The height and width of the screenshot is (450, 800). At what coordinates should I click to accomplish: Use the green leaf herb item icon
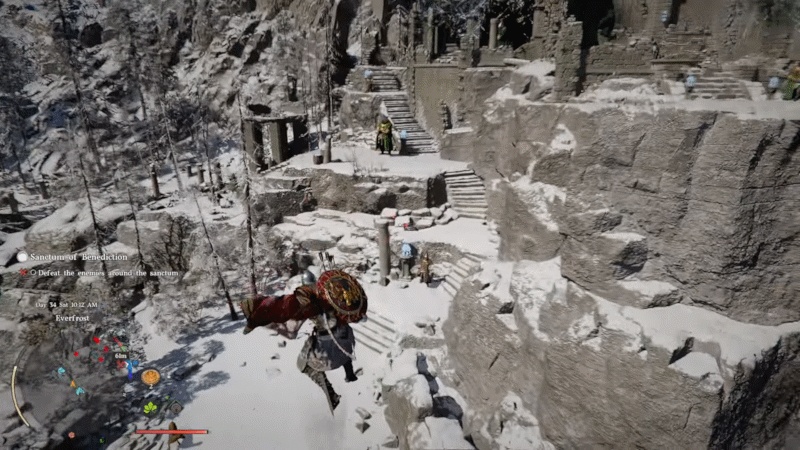[x=150, y=407]
